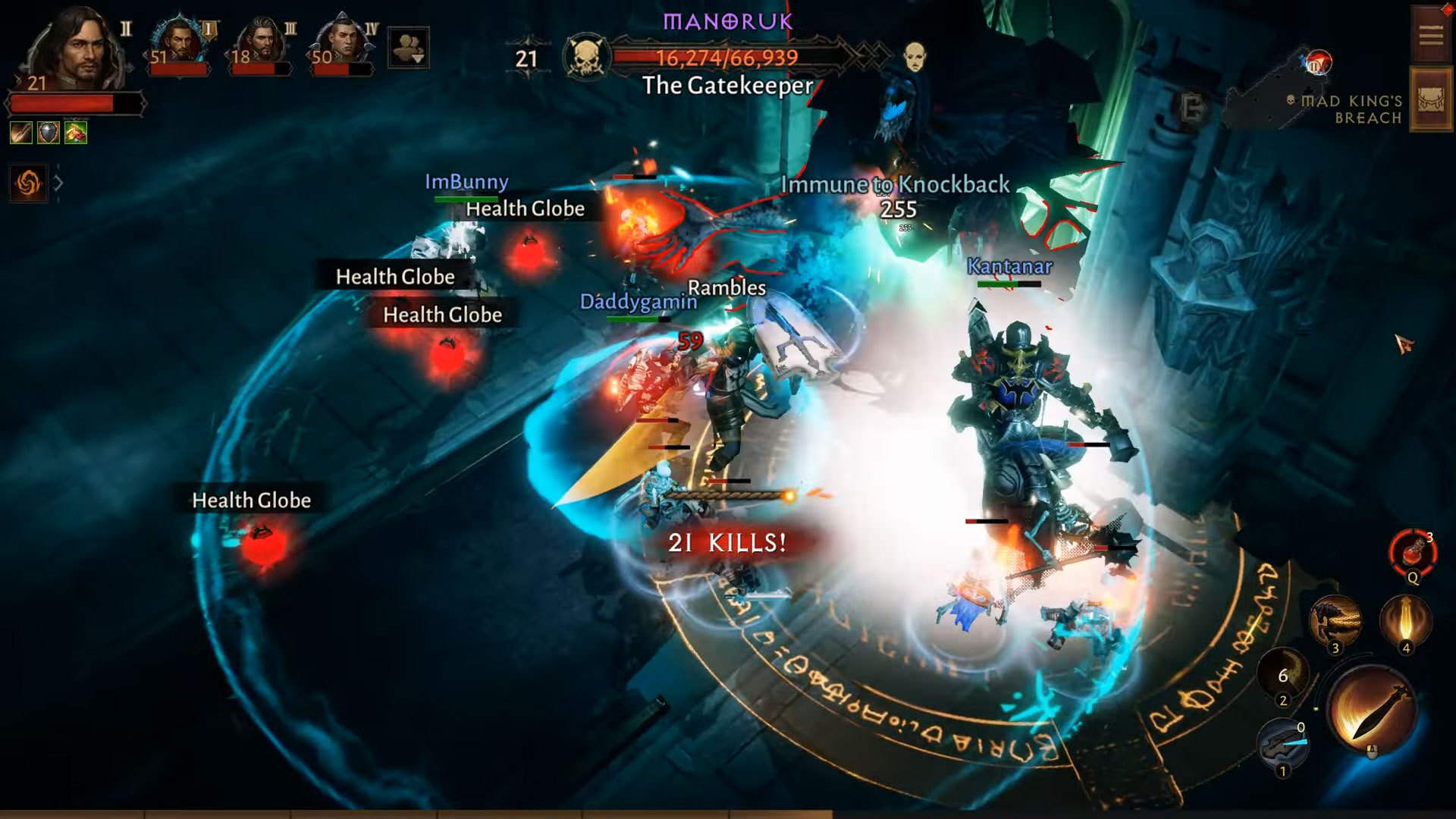Inspect the food buff icon
Image resolution: width=1456 pixels, height=819 pixels.
pyautogui.click(x=76, y=133)
